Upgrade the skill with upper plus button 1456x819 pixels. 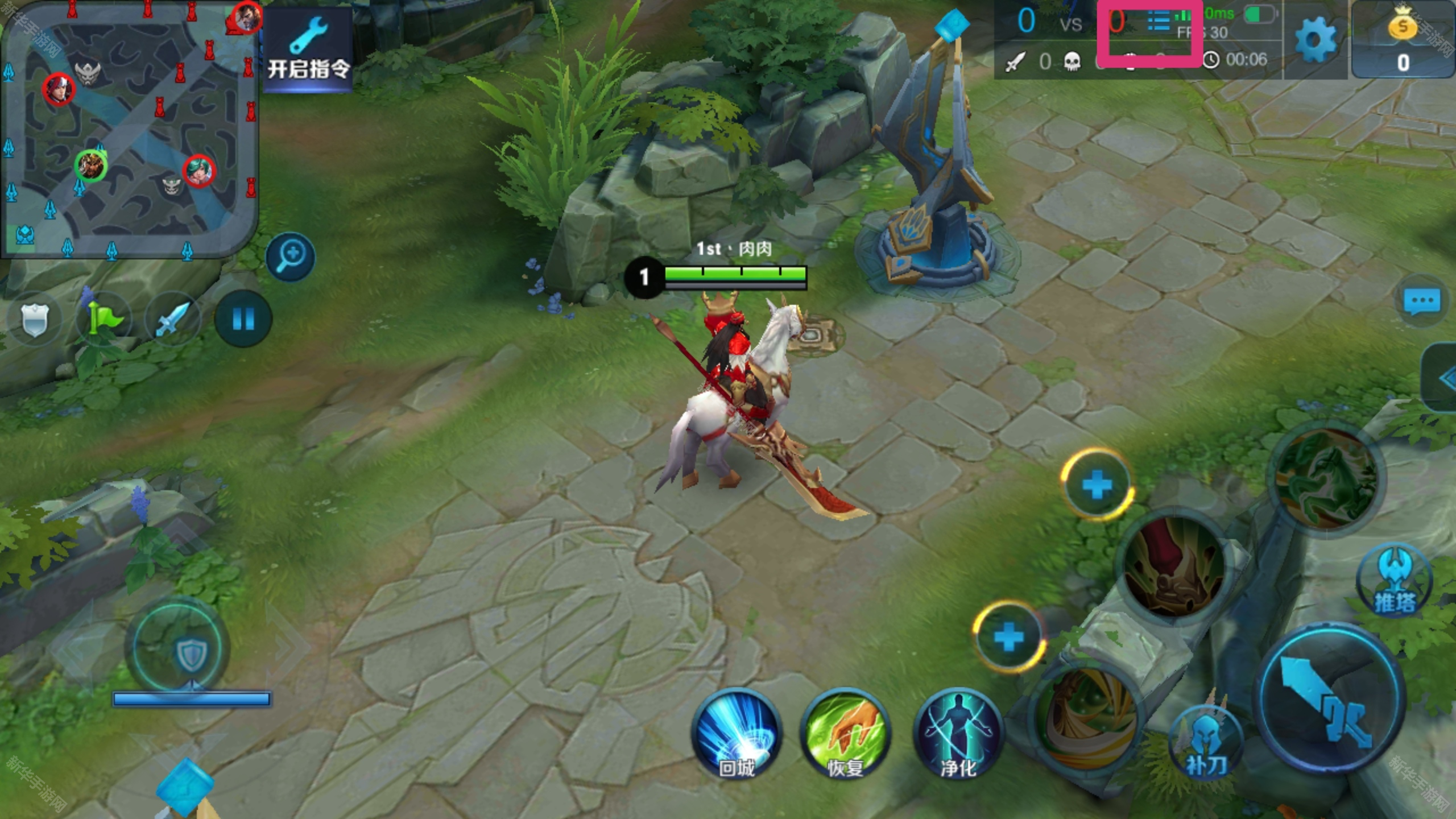pyautogui.click(x=1097, y=485)
